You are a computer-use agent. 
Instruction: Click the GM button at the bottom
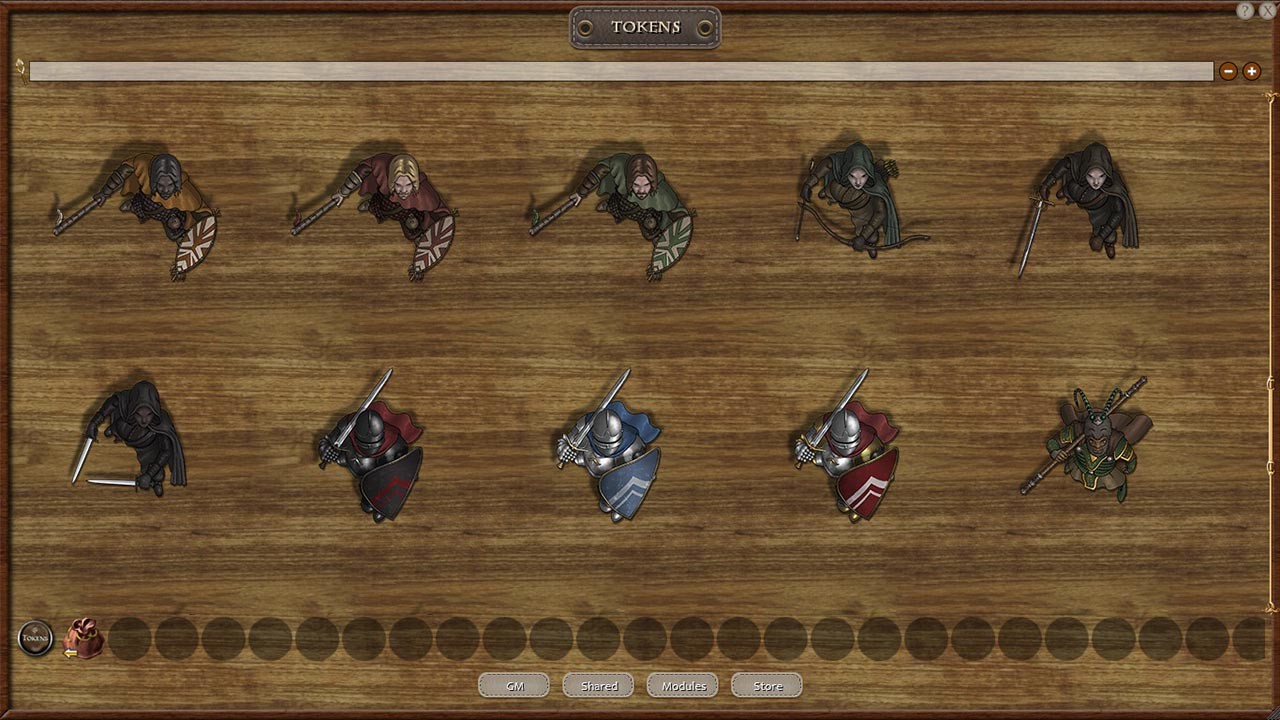coord(514,685)
